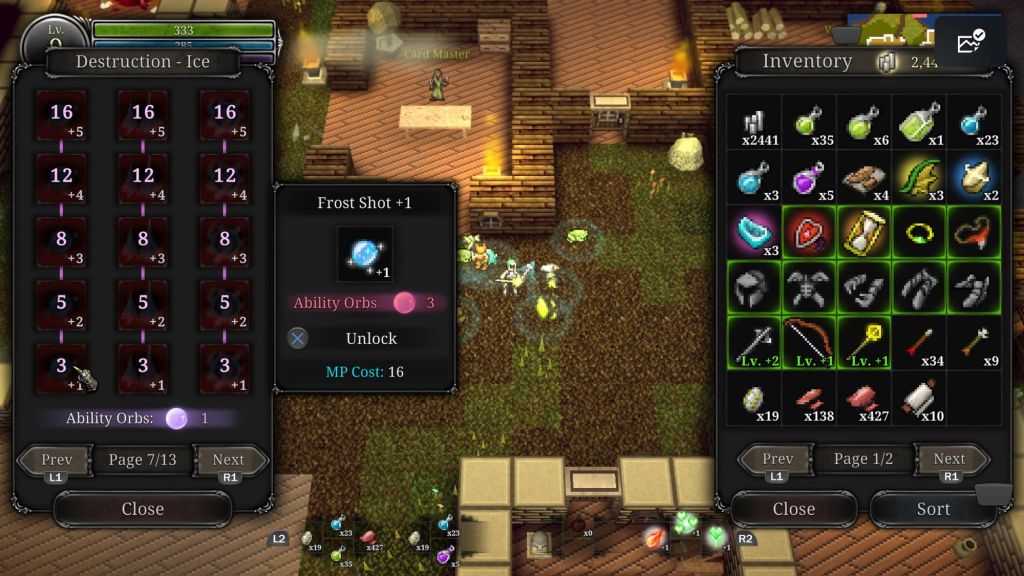Go to next skill page in Destruction panel
This screenshot has height=576, width=1024.
229,461
